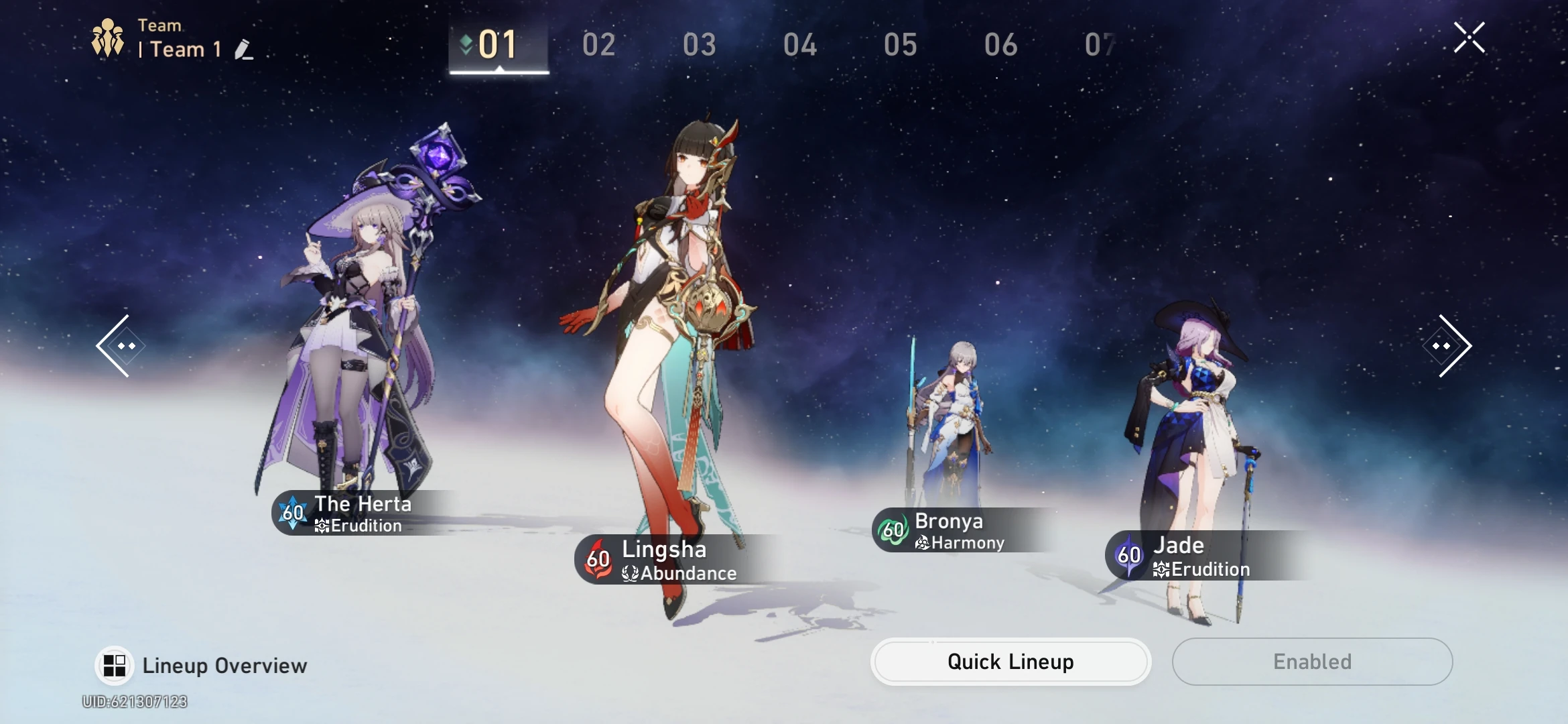Open Lineup Overview using its grid icon
Image resolution: width=1568 pixels, height=724 pixels.
[x=115, y=665]
